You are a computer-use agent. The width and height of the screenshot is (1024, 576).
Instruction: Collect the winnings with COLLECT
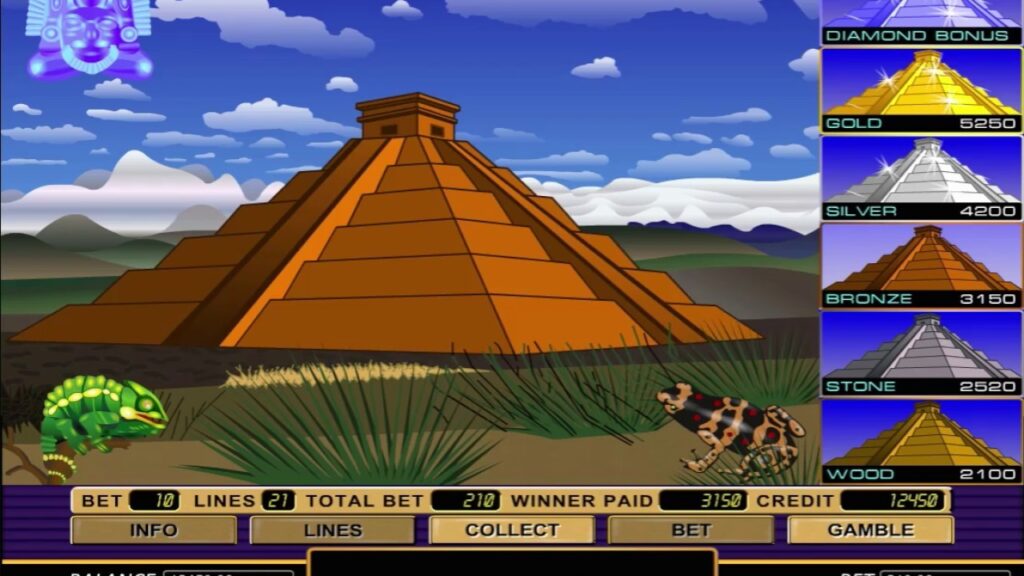click(511, 530)
